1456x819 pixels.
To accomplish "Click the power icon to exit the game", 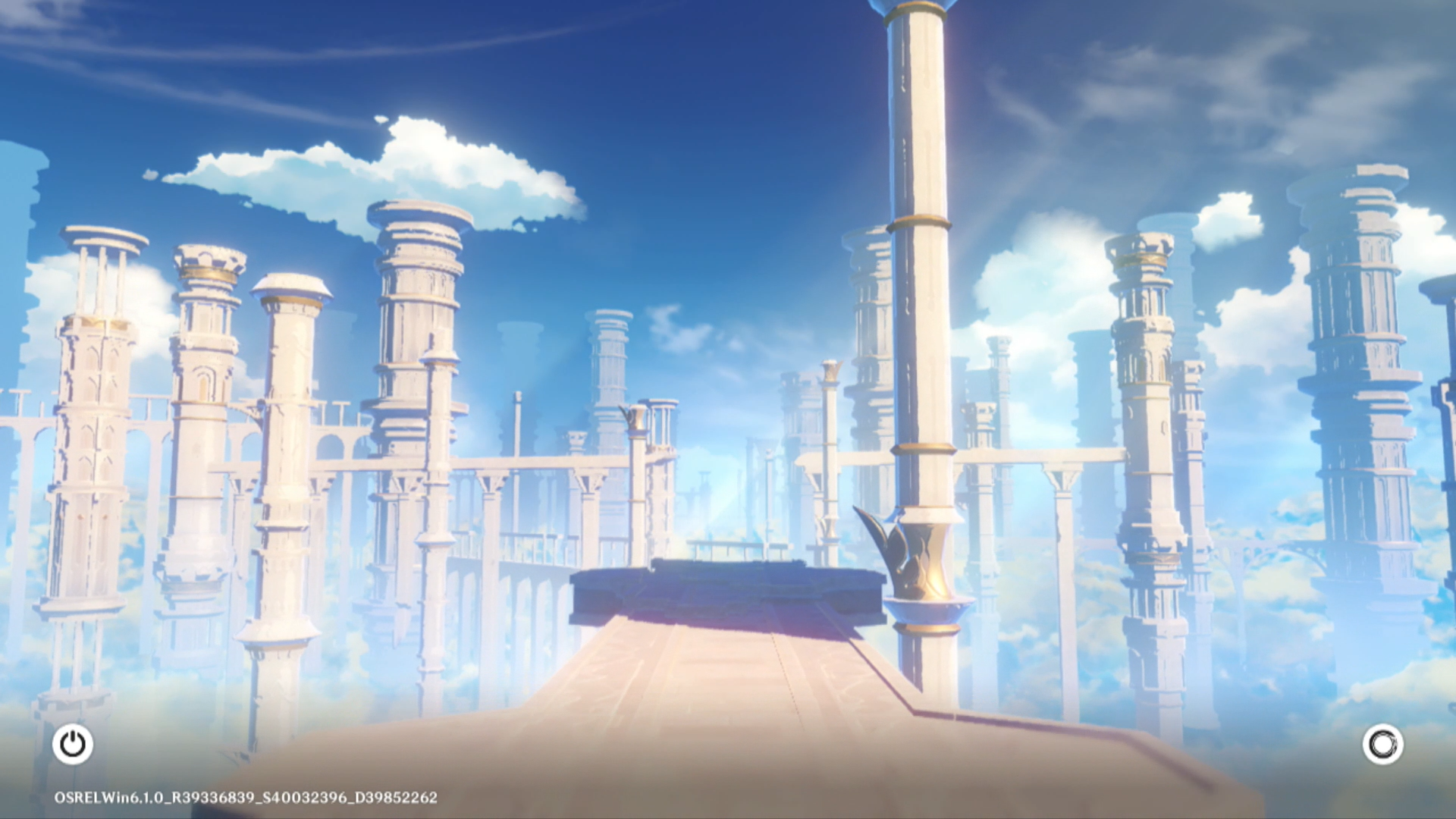I will tap(73, 744).
